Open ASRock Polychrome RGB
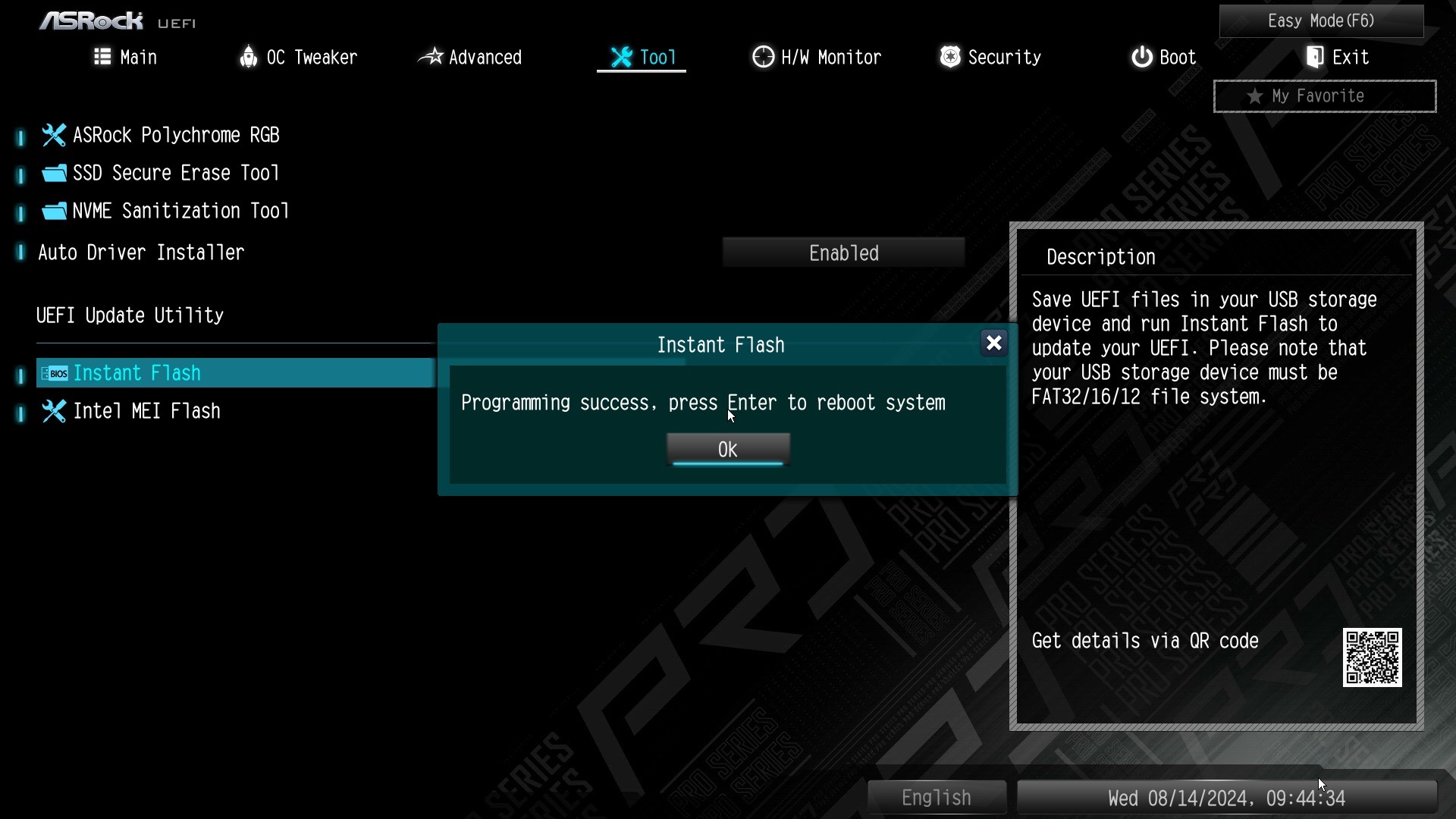 click(175, 135)
